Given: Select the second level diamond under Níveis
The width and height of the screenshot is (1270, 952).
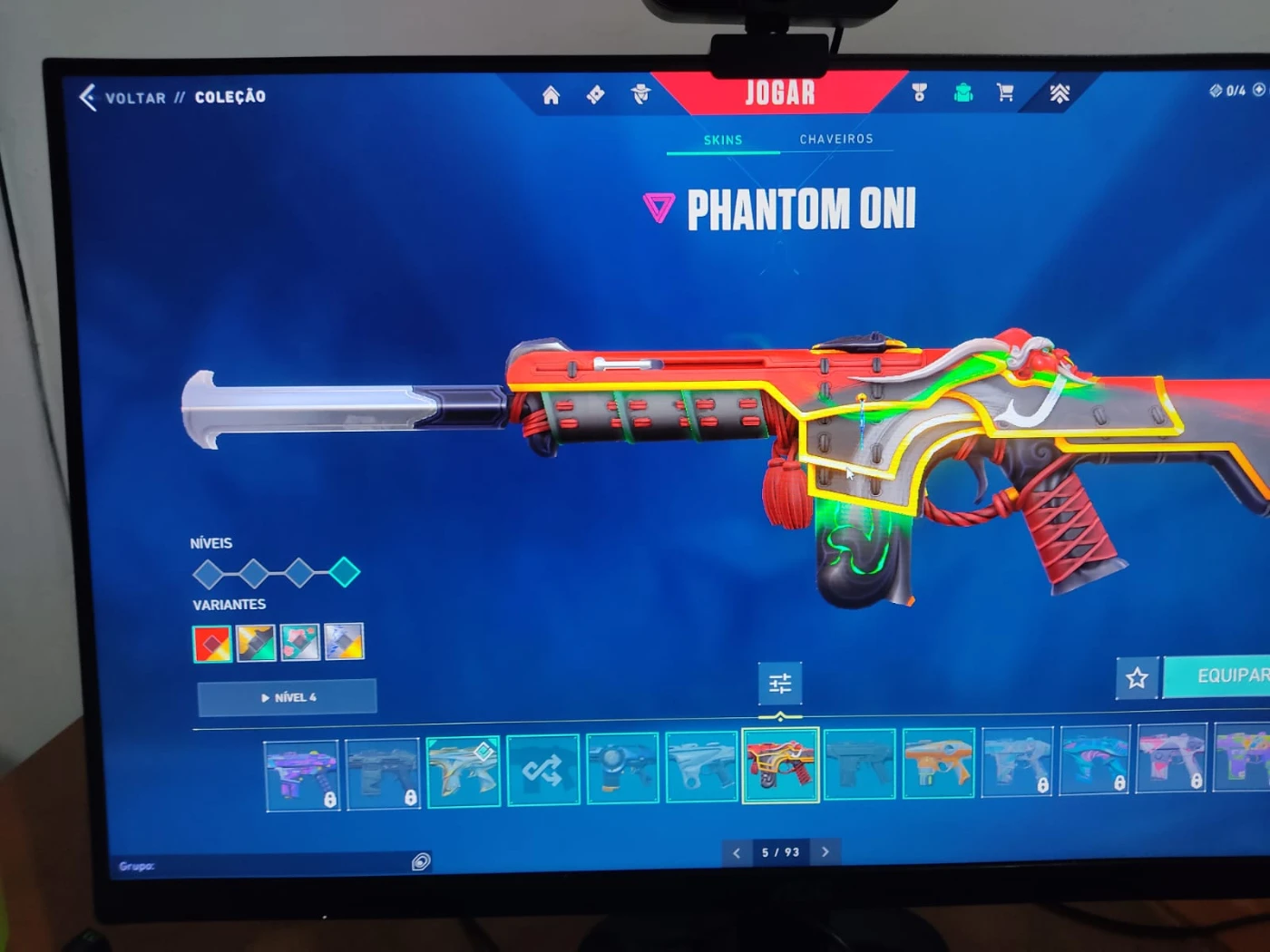Looking at the screenshot, I should click(255, 573).
